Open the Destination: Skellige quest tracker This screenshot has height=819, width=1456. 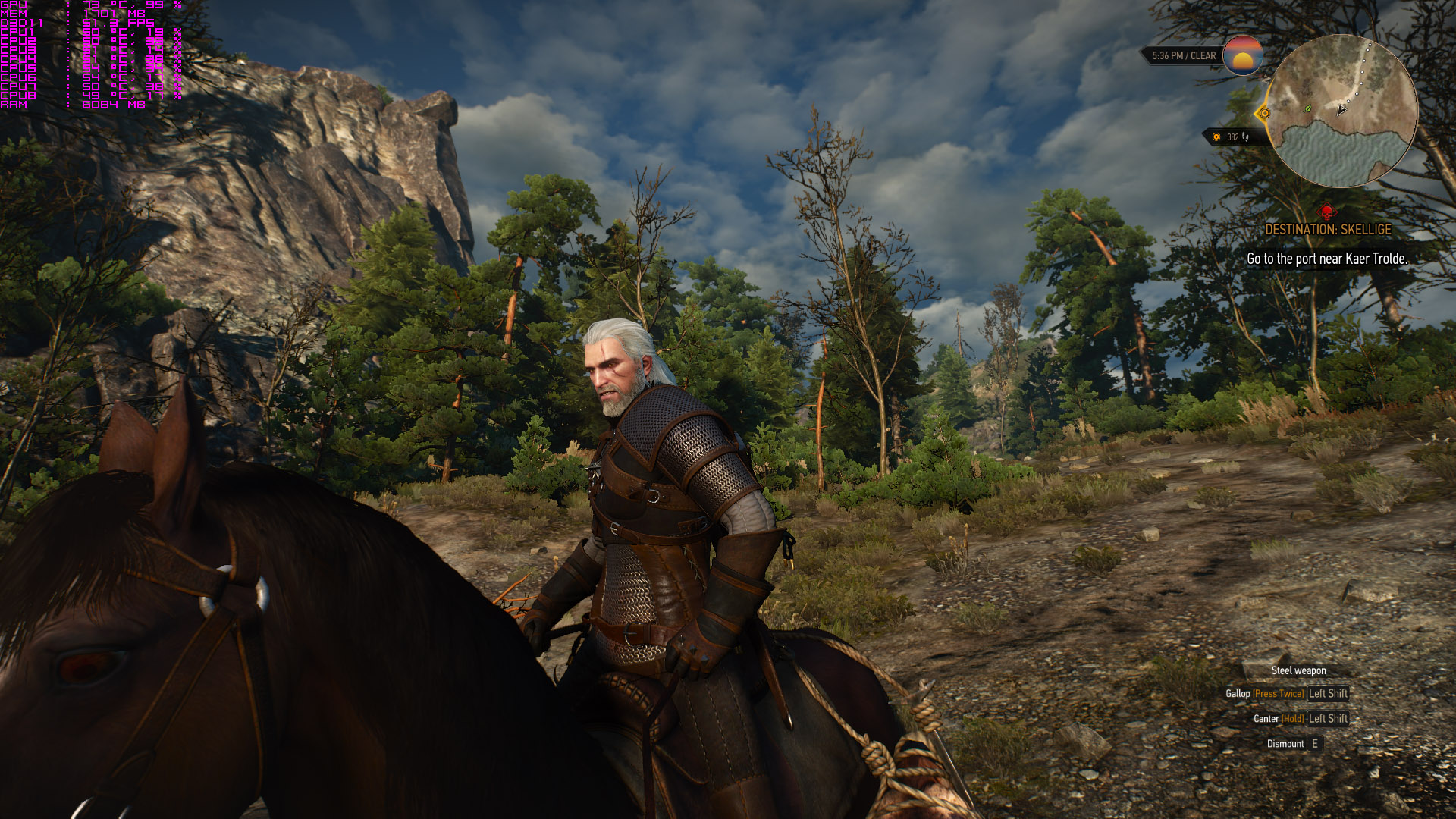1328,229
